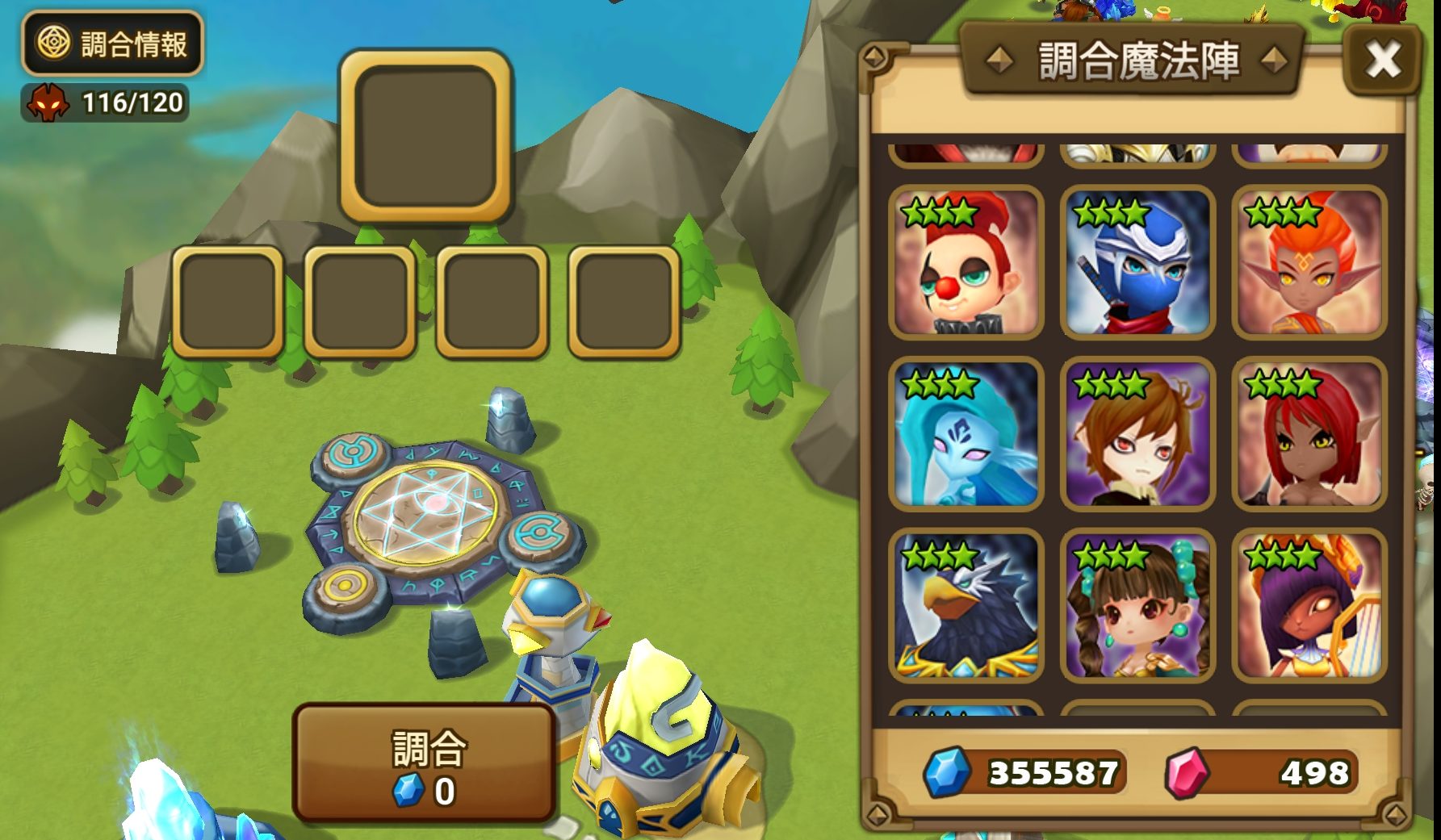Close the 調合魔法陣 panel
This screenshot has height=840, width=1441.
(1382, 60)
